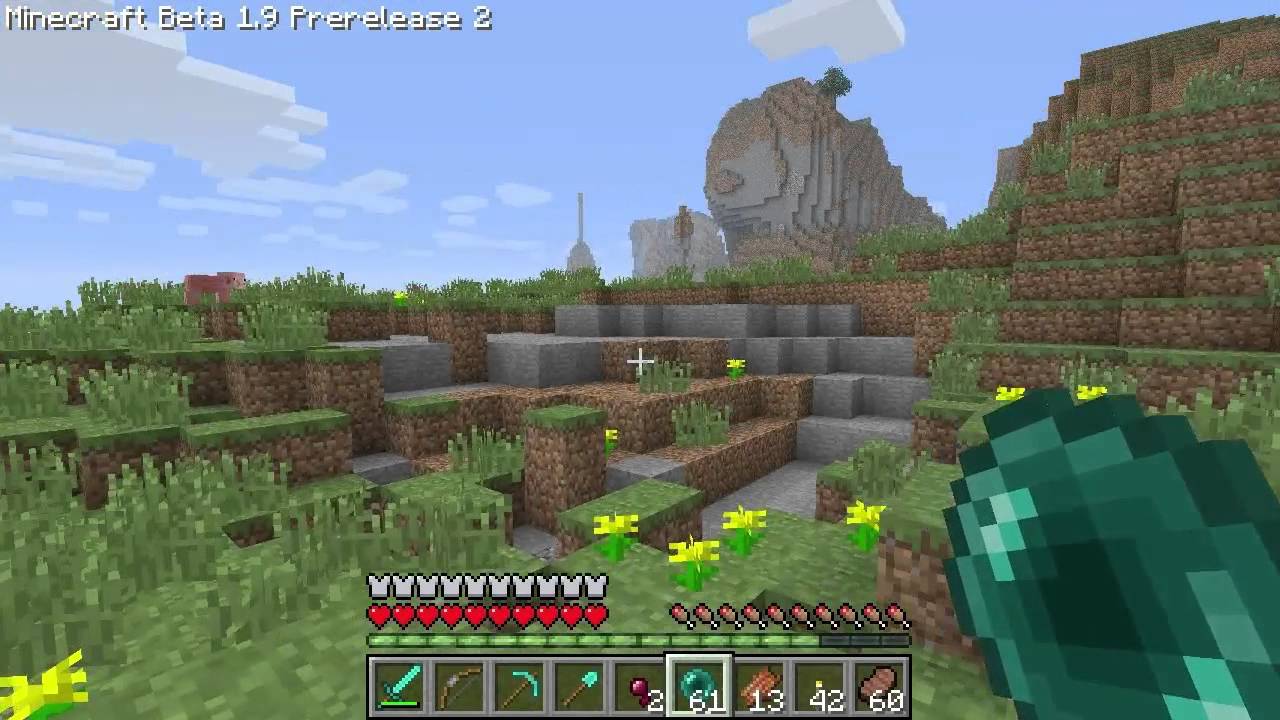Screen dimensions: 1280x720
Task: Click the first heart in the health bar
Action: pyautogui.click(x=377, y=610)
